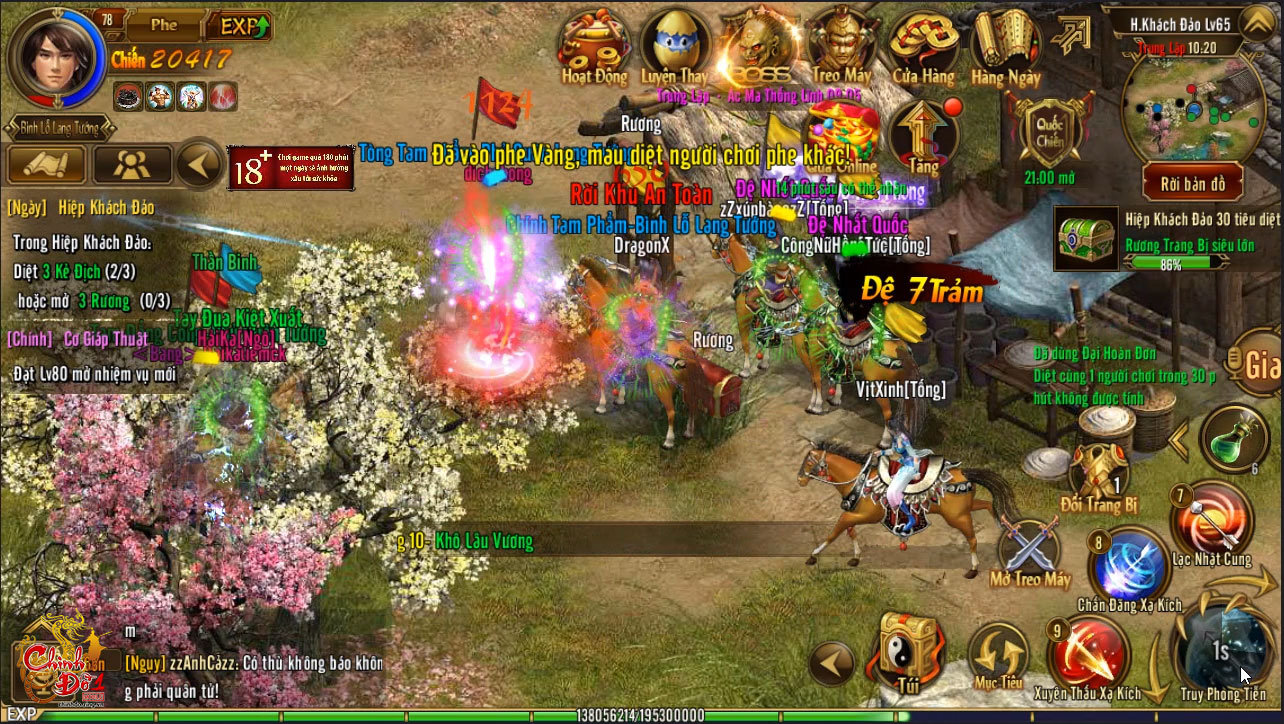The height and width of the screenshot is (724, 1284).
Task: Select the Phe faction button
Action: [x=164, y=26]
